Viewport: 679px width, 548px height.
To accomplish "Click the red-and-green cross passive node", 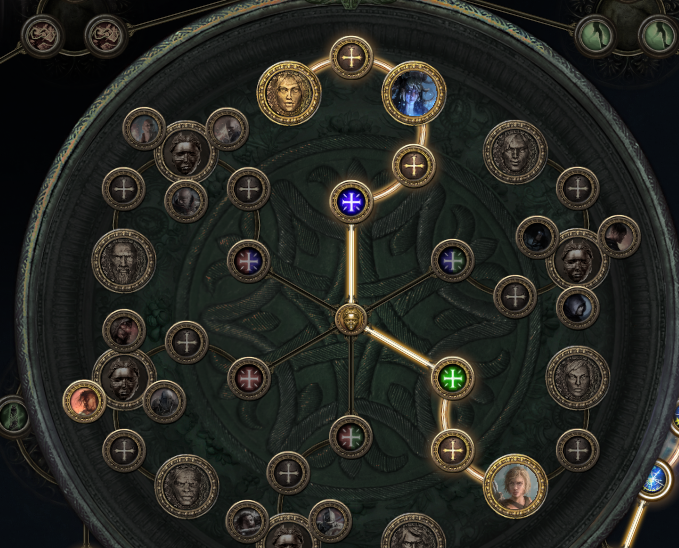I will tap(351, 436).
